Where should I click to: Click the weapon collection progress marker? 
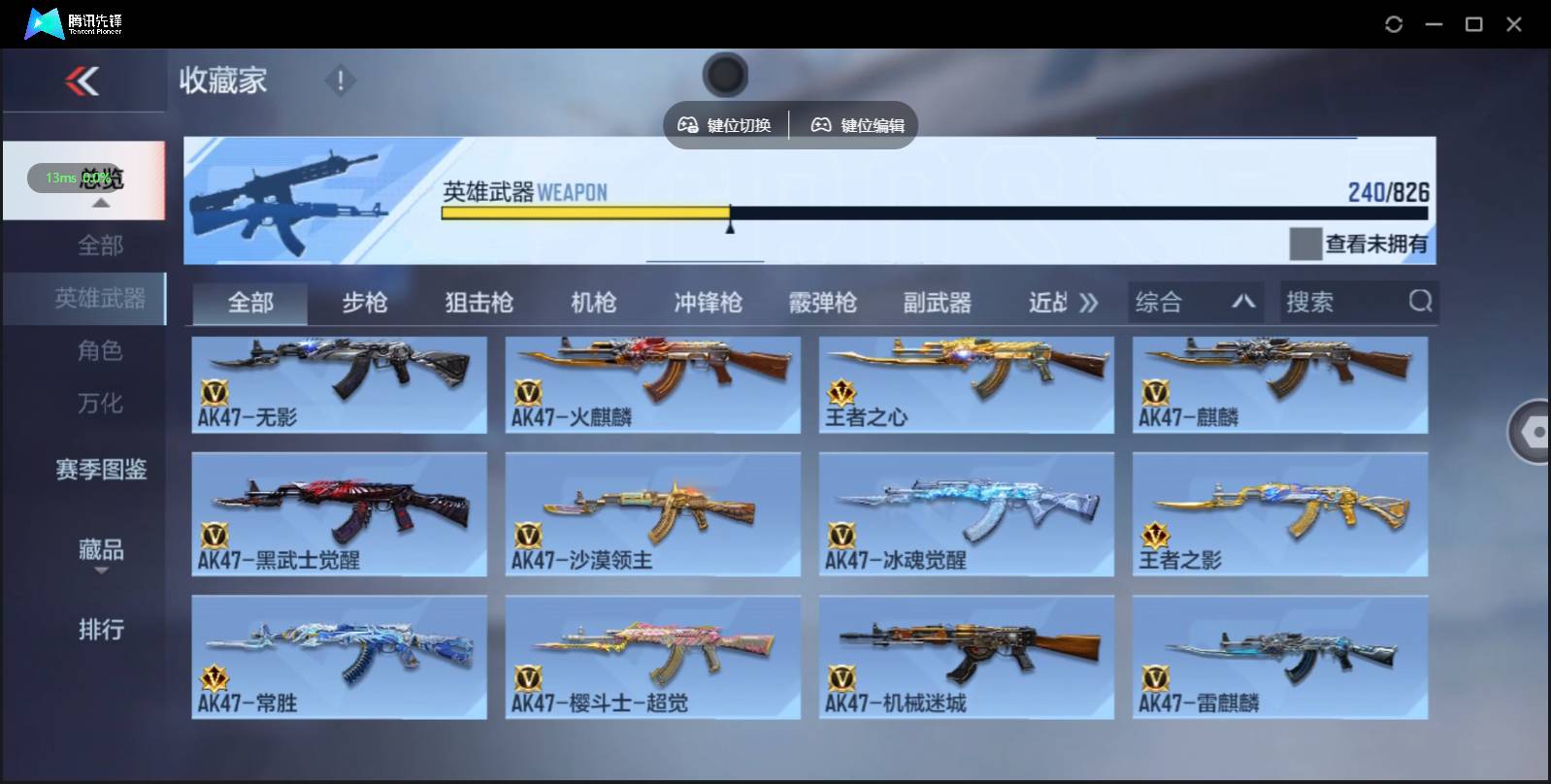pyautogui.click(x=730, y=225)
